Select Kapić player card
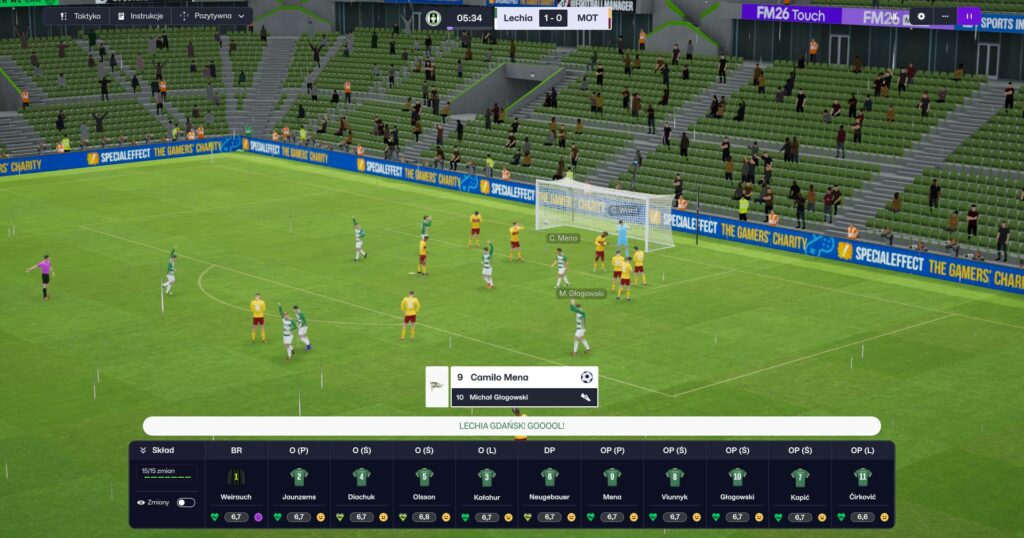The height and width of the screenshot is (538, 1024). pyautogui.click(x=799, y=485)
